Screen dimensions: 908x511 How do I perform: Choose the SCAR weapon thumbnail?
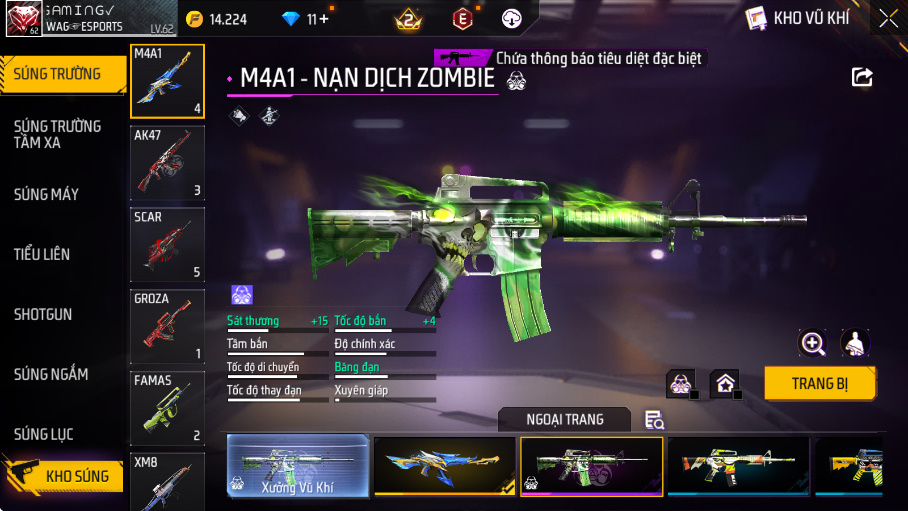click(x=168, y=244)
